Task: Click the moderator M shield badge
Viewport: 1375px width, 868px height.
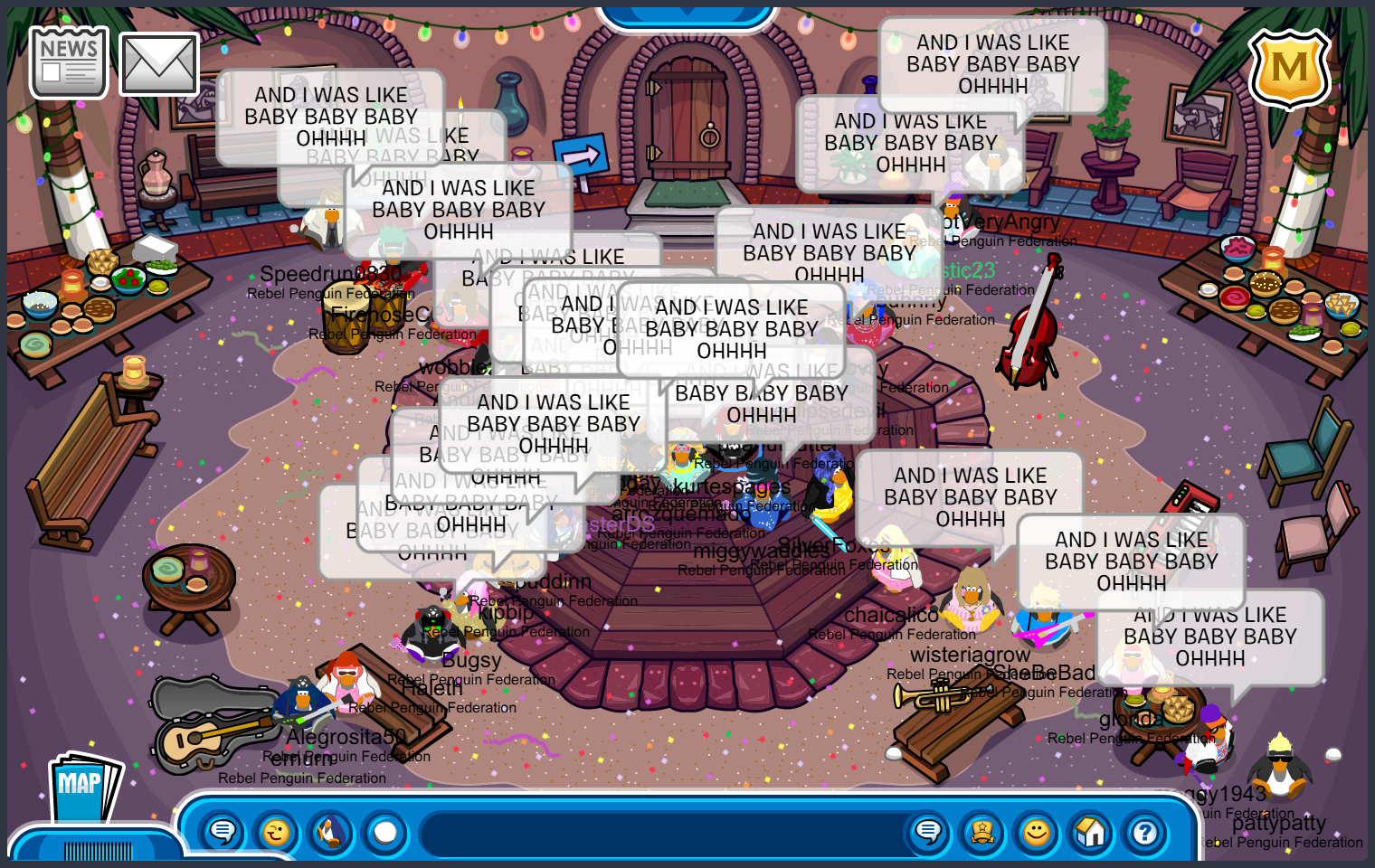Action: [x=1289, y=69]
